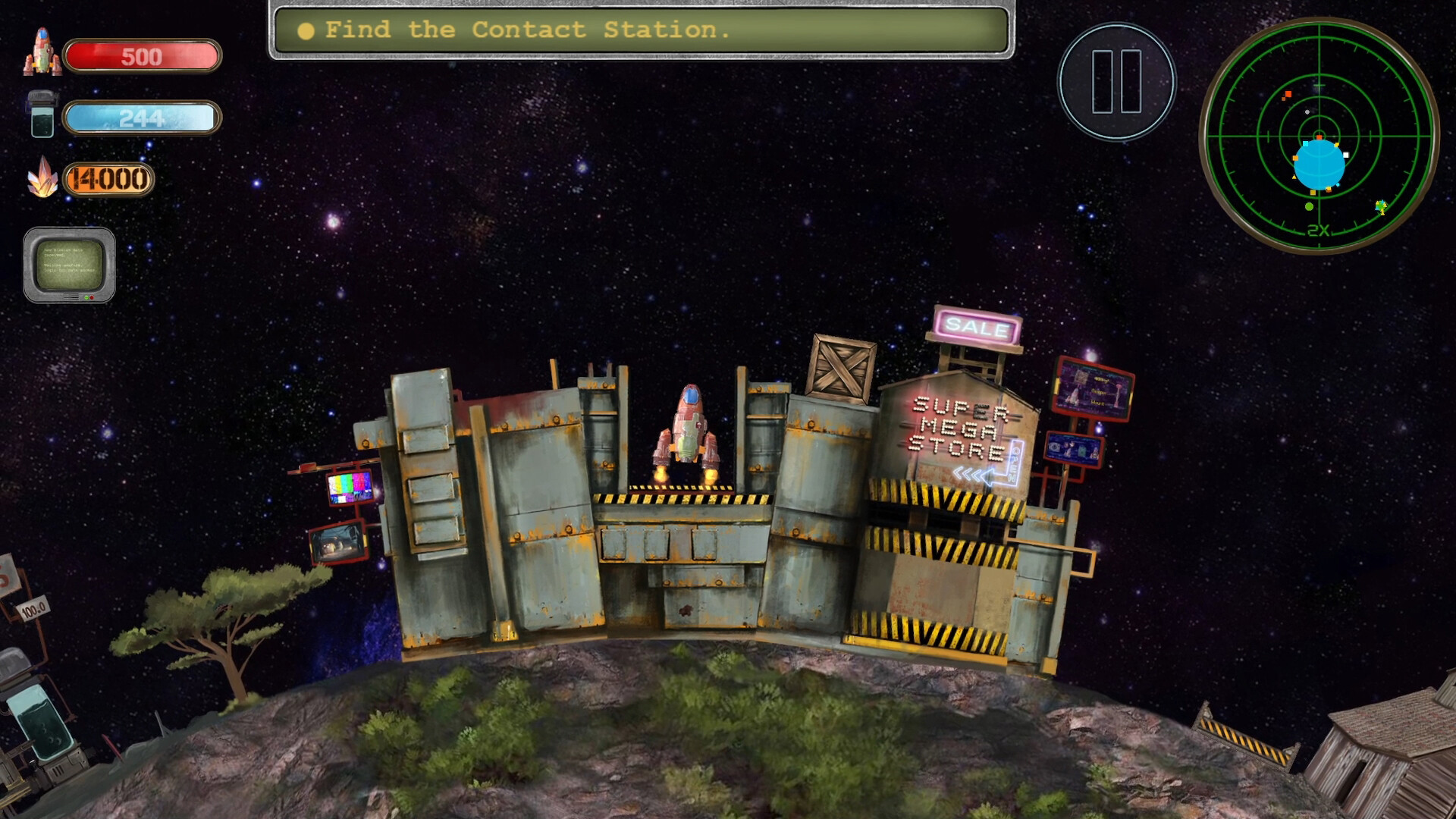Click the fuel canister icon

(x=40, y=115)
